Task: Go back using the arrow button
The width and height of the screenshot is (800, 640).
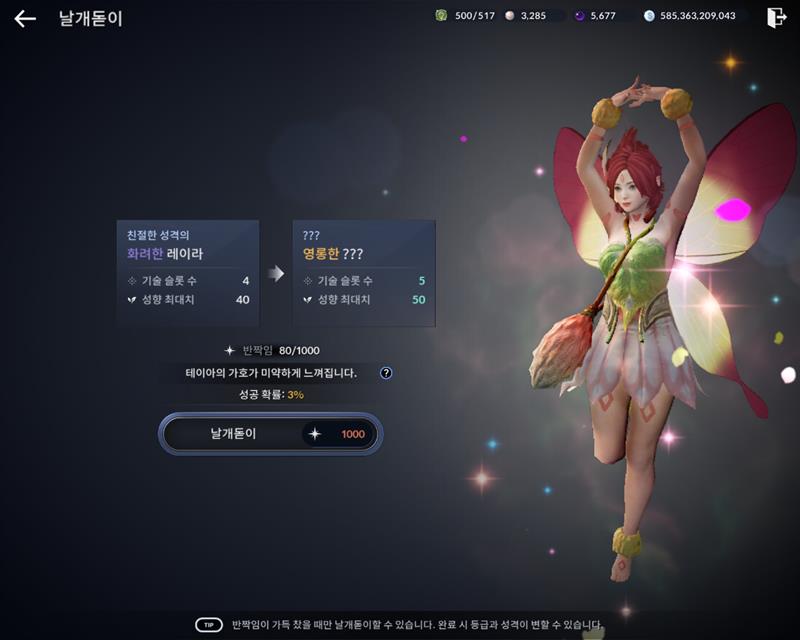Action: [25, 18]
